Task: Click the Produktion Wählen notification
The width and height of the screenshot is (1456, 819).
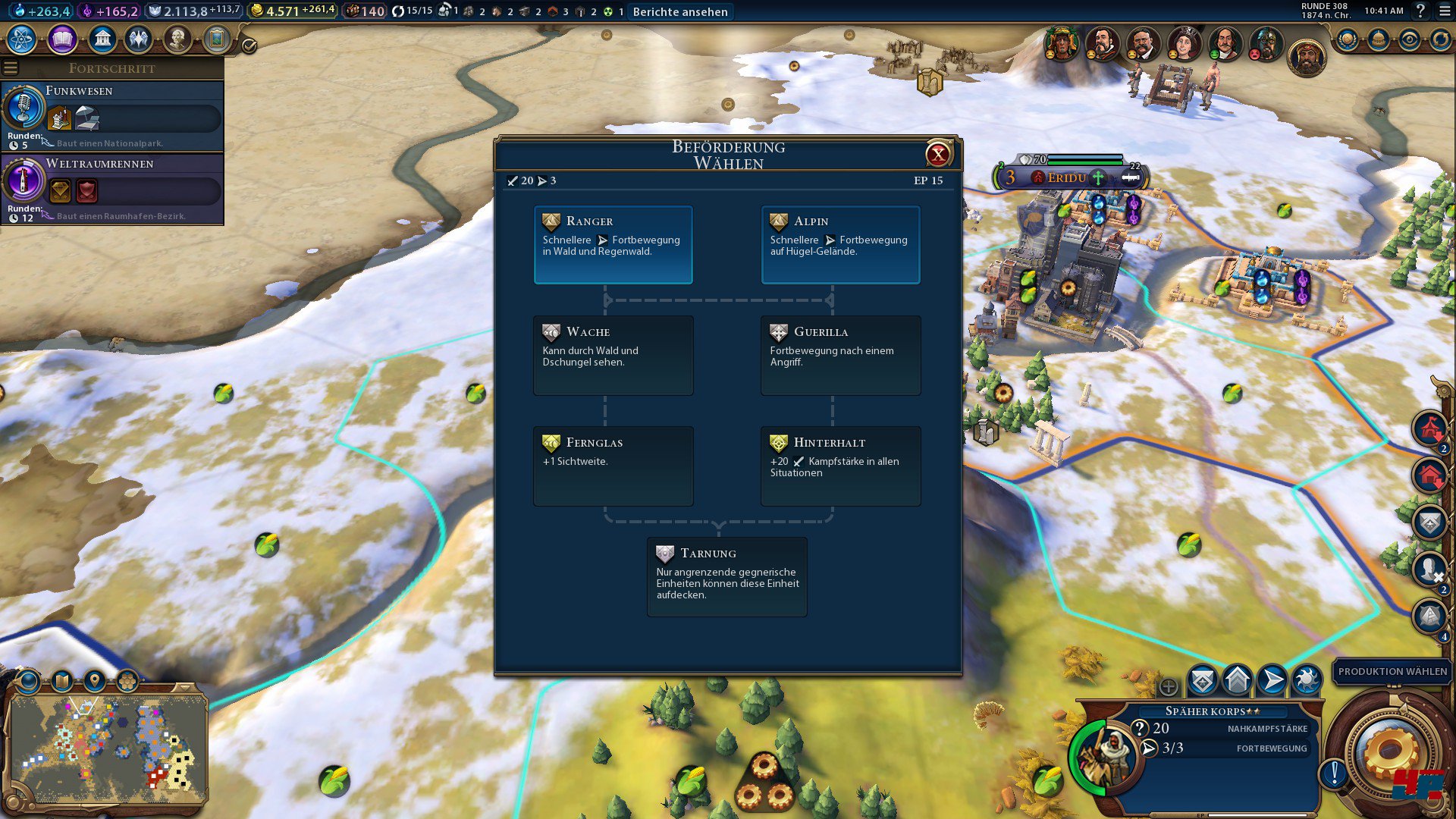Action: pyautogui.click(x=1392, y=671)
